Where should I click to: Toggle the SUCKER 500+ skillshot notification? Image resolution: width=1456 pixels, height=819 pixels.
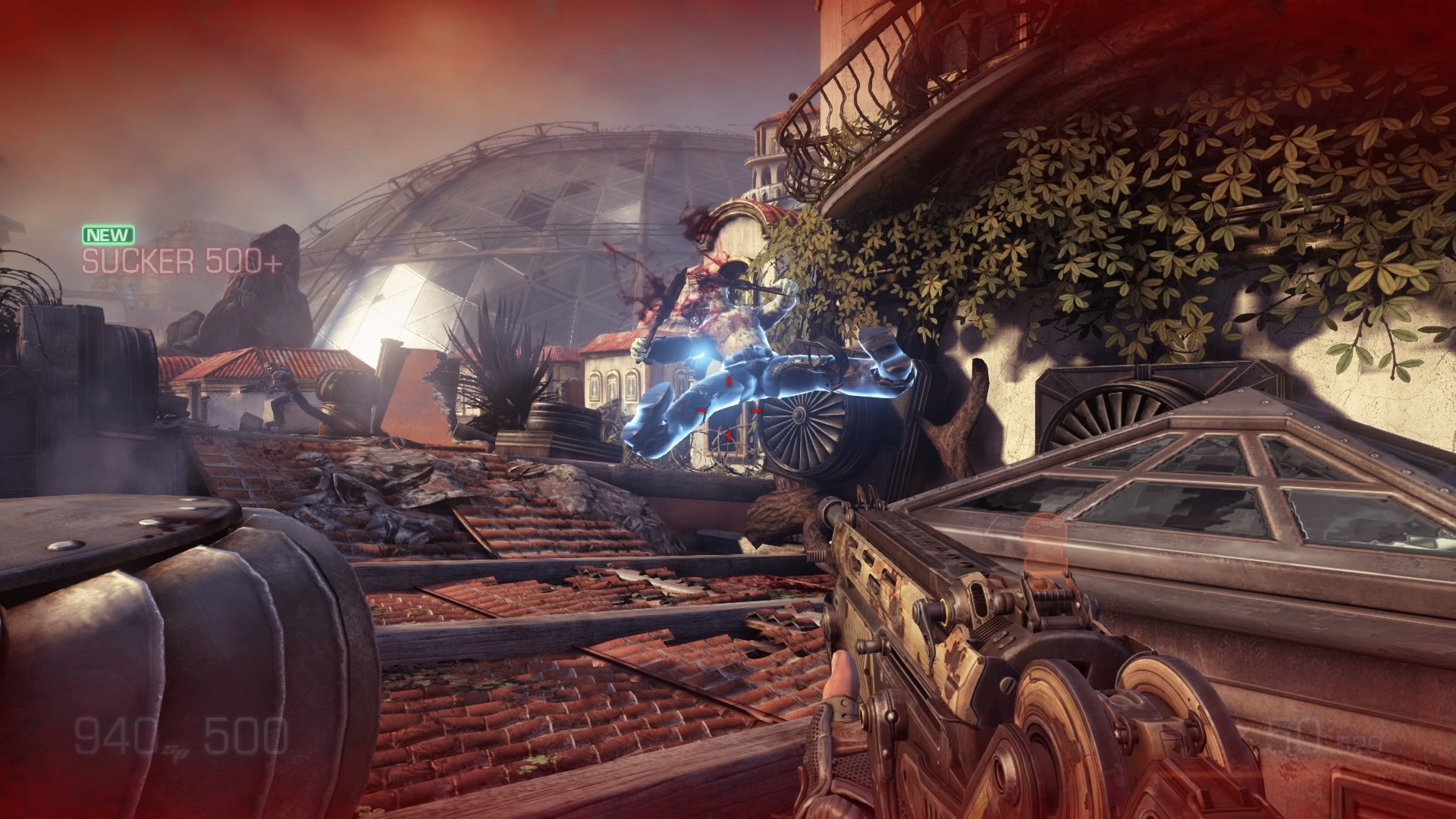(182, 262)
